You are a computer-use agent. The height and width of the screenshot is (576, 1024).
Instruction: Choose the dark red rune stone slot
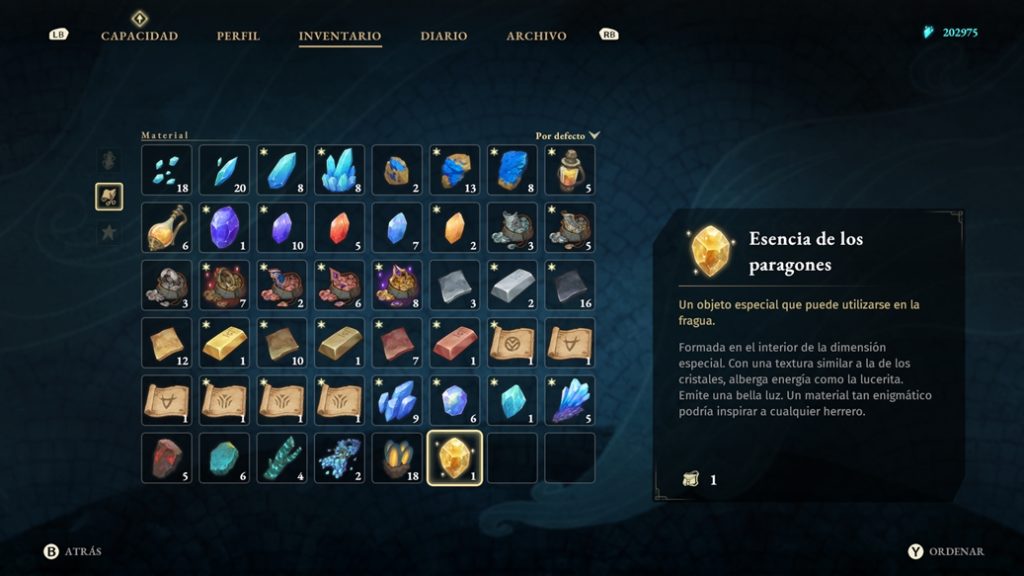[x=166, y=458]
